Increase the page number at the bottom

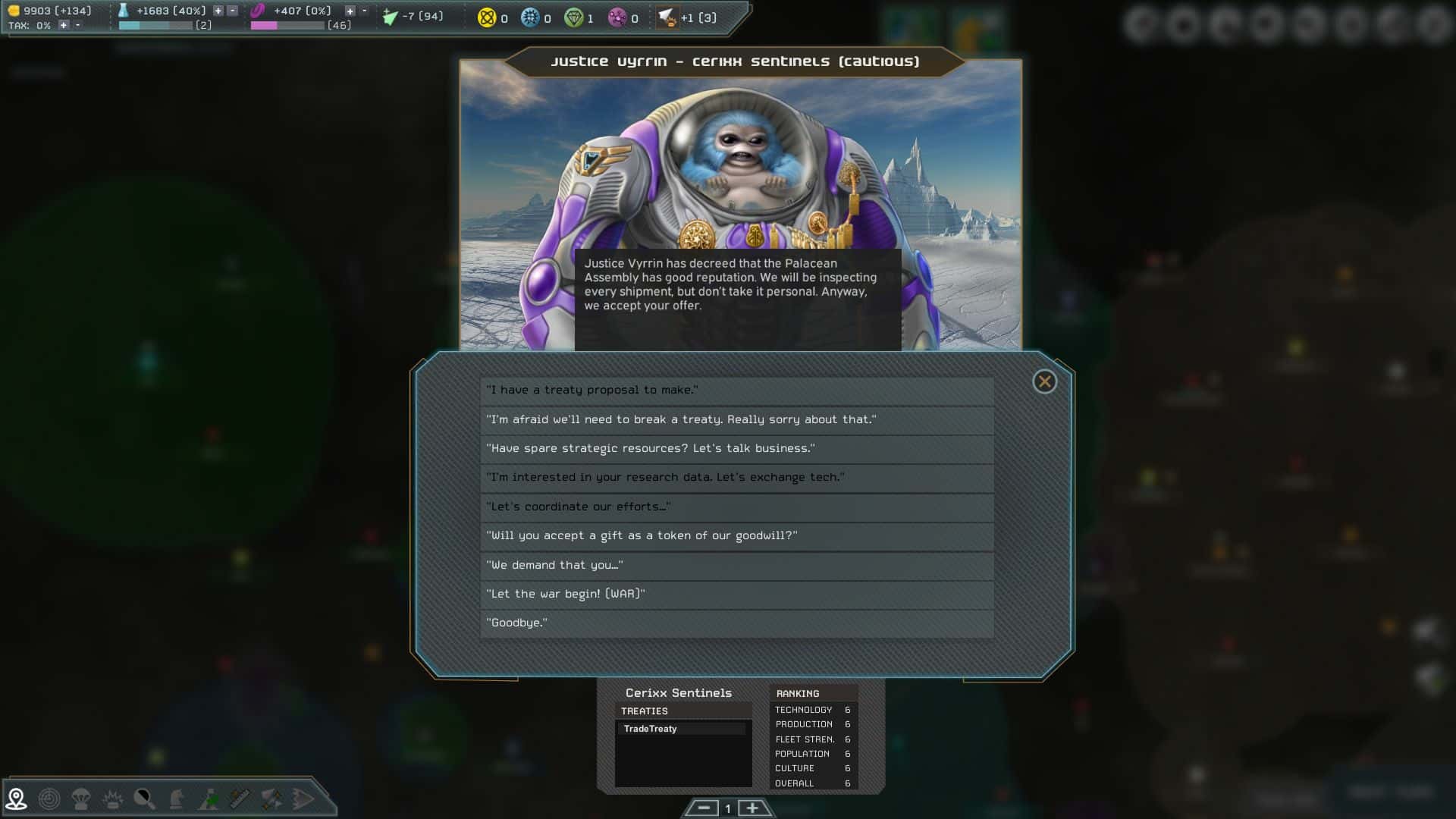753,808
